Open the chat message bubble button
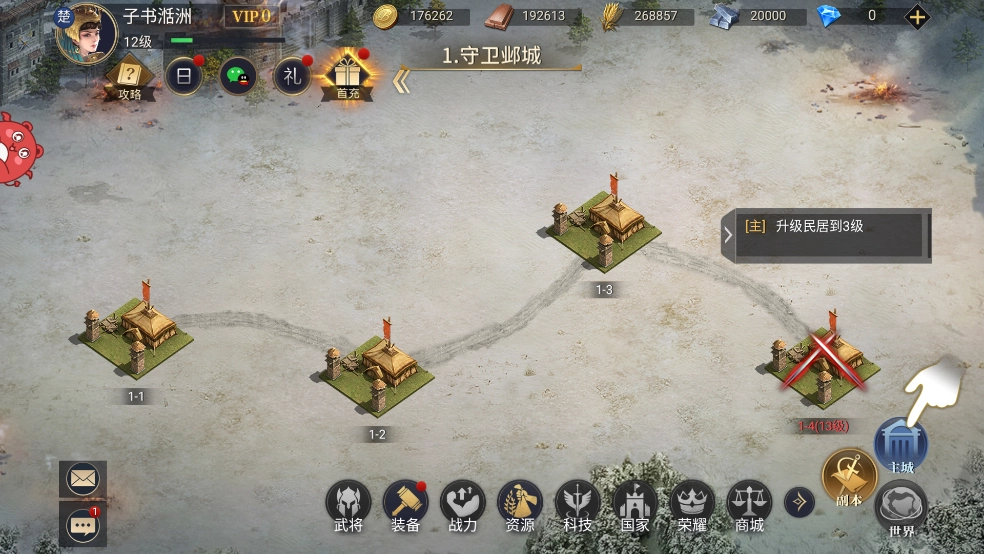Screen dimensions: 984x554 coord(83,523)
